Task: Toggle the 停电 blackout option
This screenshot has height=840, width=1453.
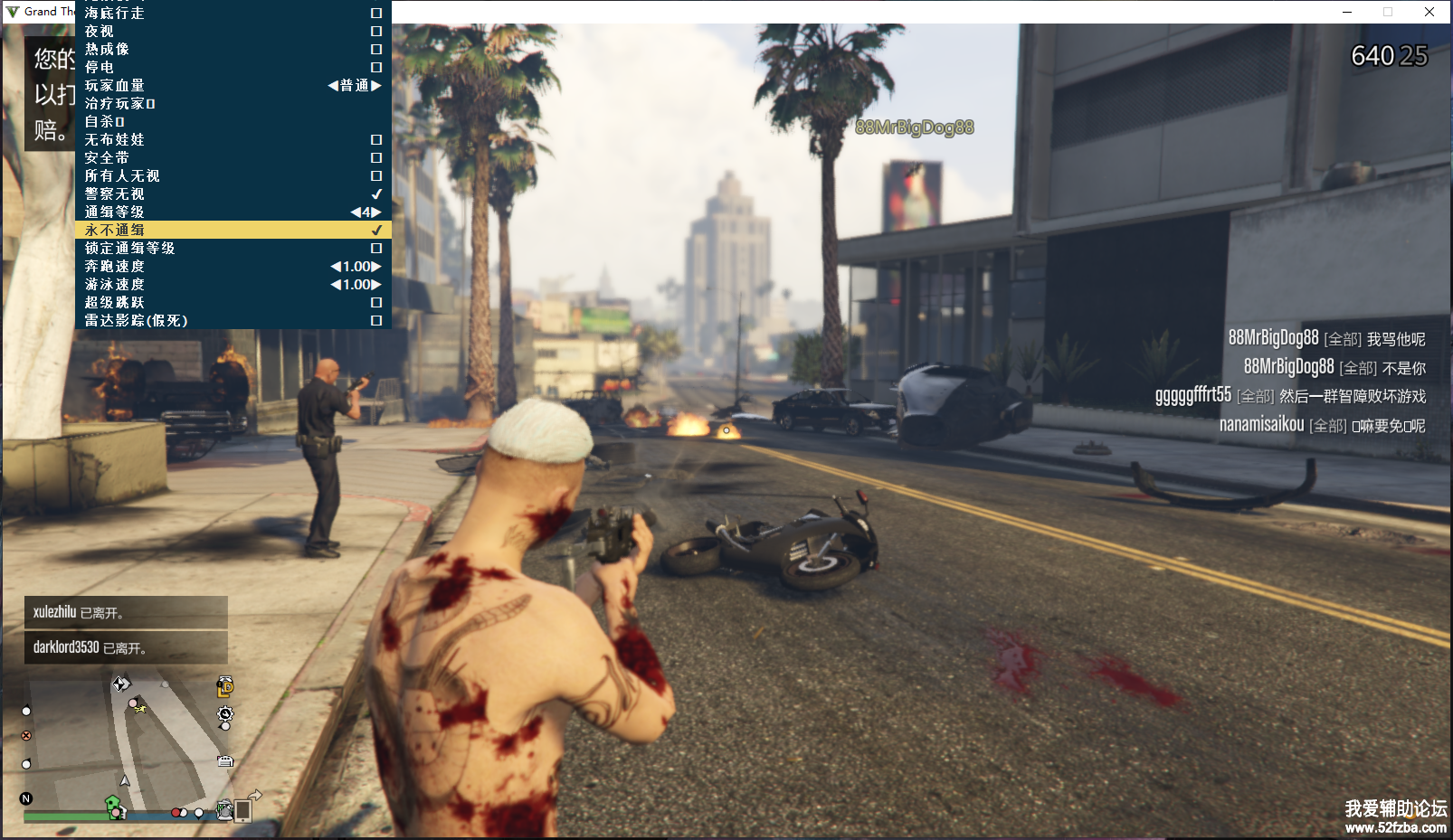Action: [x=376, y=68]
